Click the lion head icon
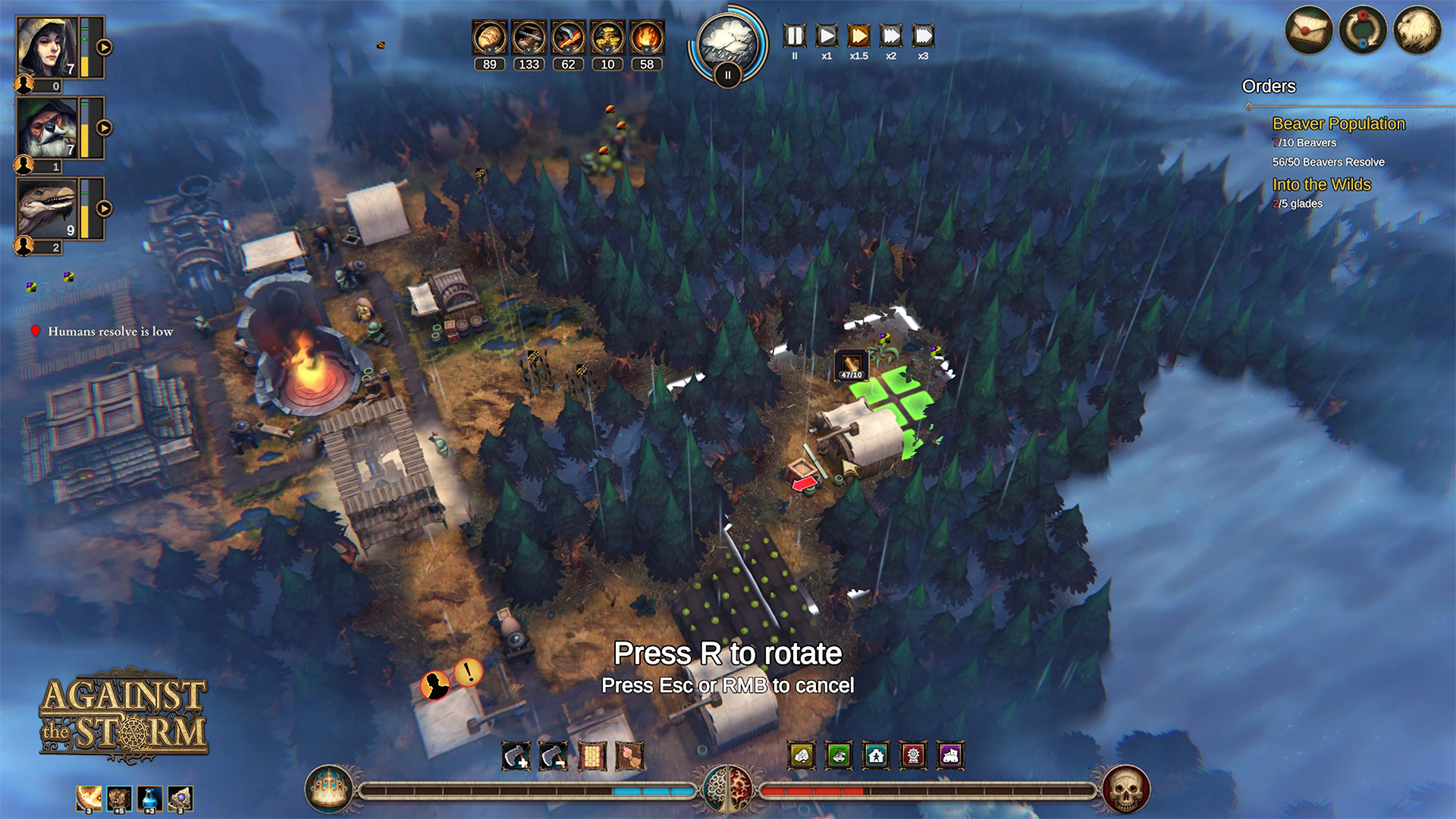 click(x=1417, y=31)
